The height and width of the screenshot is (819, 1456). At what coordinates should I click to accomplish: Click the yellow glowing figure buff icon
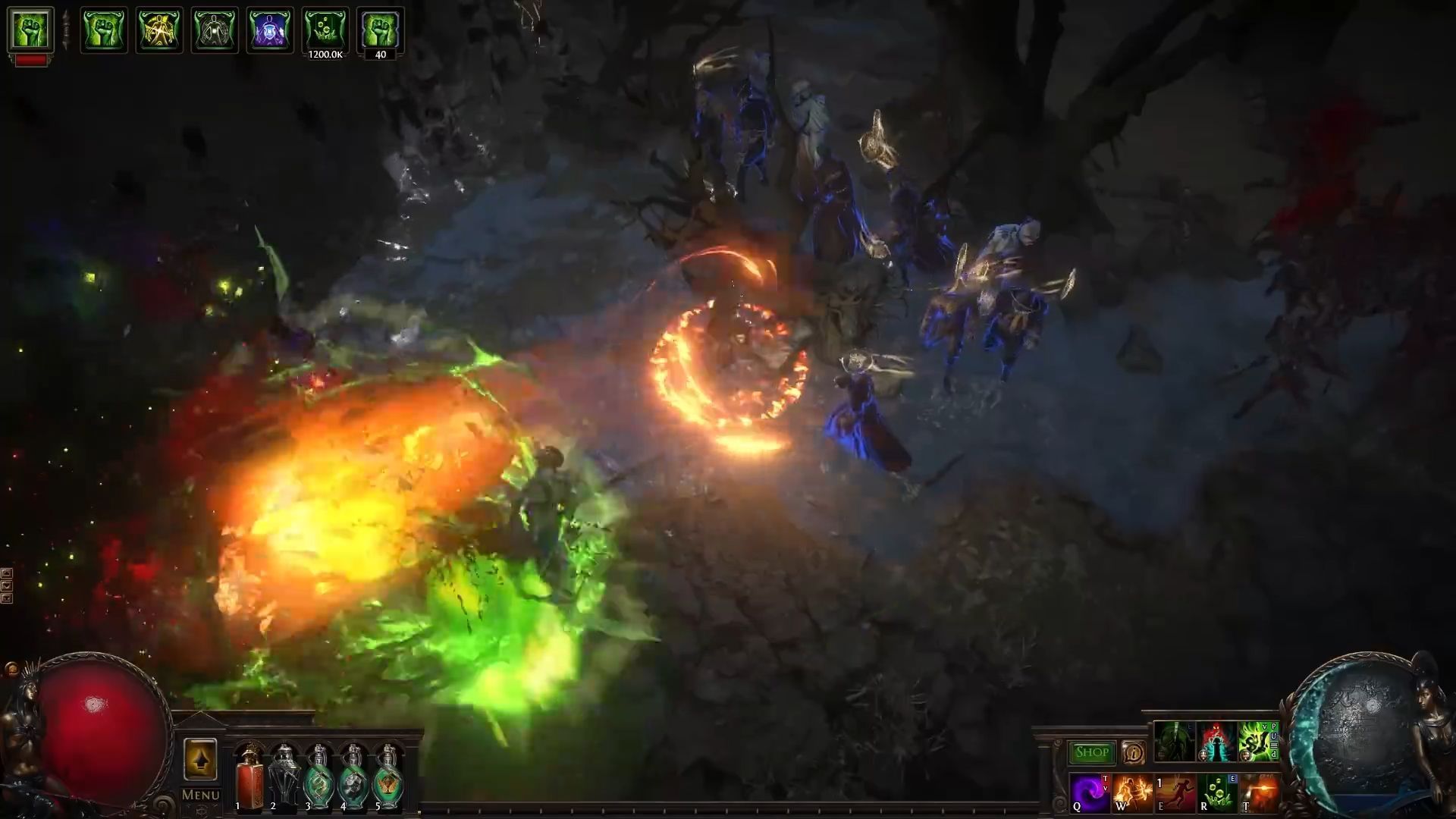pyautogui.click(x=159, y=30)
